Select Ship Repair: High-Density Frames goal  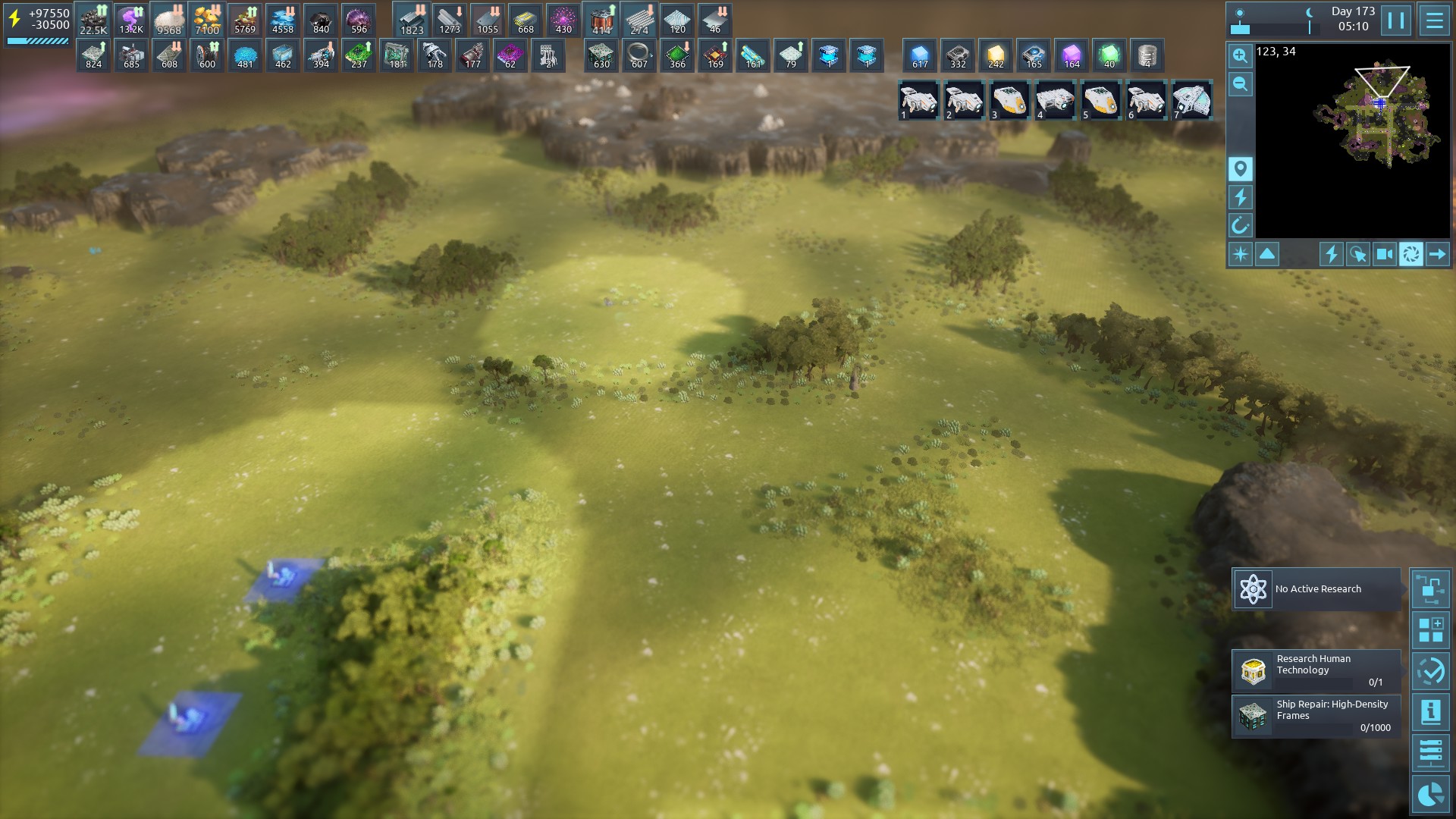click(x=1316, y=716)
